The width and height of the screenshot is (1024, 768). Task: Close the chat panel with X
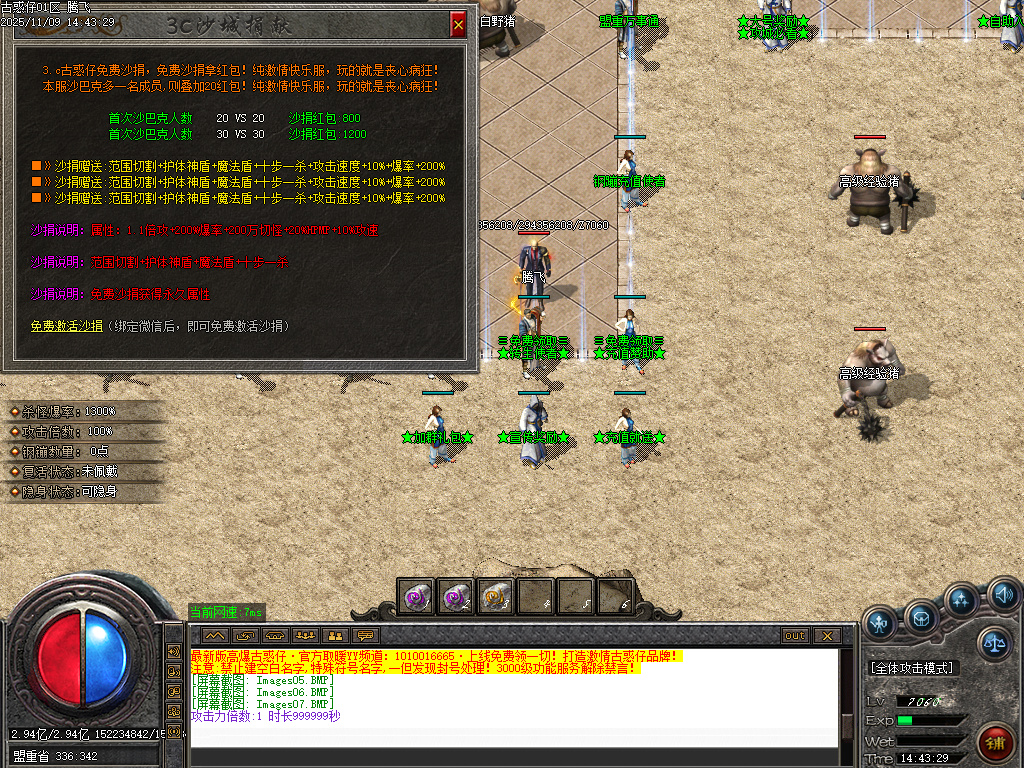pos(826,635)
